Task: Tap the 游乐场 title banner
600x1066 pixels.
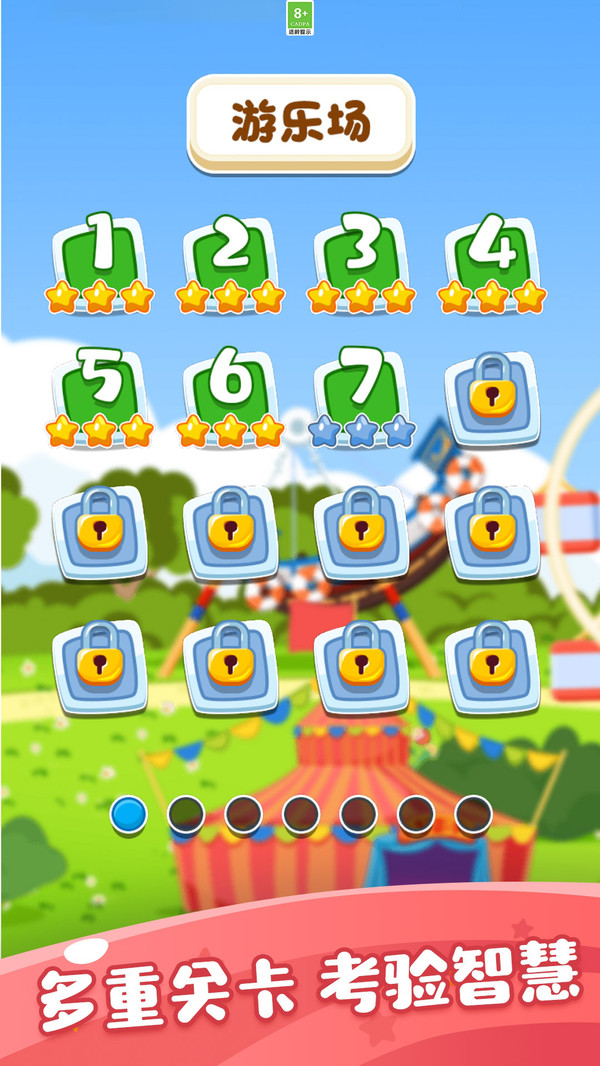Action: click(x=300, y=124)
